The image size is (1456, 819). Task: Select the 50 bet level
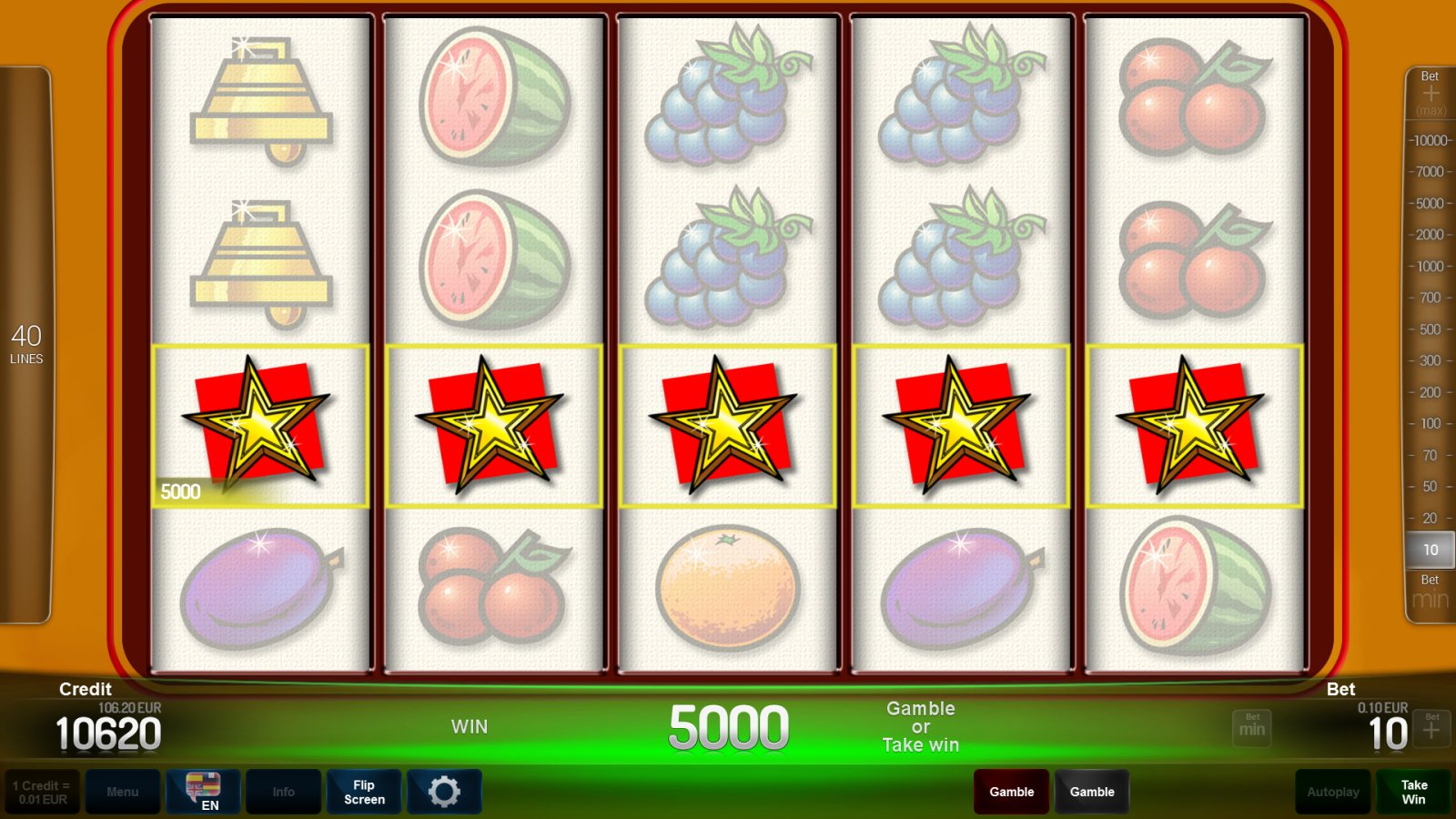click(1431, 487)
